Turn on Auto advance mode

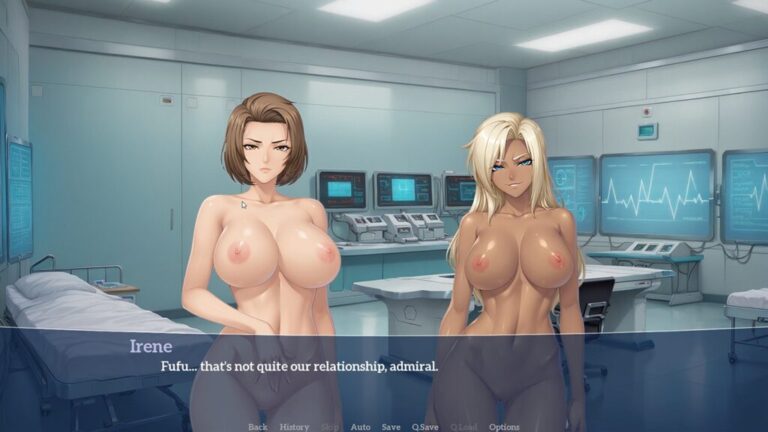[x=360, y=427]
